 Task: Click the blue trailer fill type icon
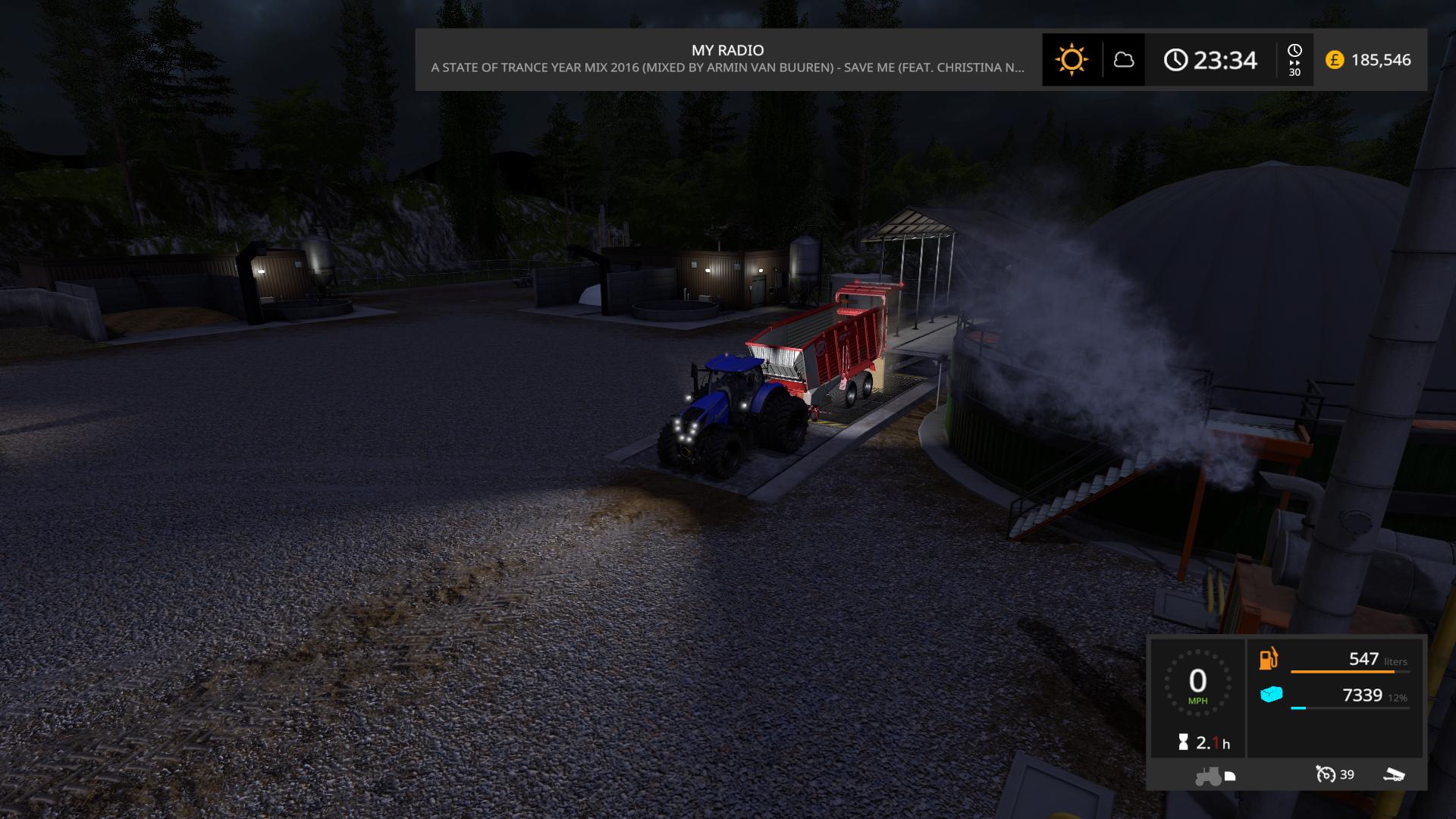1271,694
